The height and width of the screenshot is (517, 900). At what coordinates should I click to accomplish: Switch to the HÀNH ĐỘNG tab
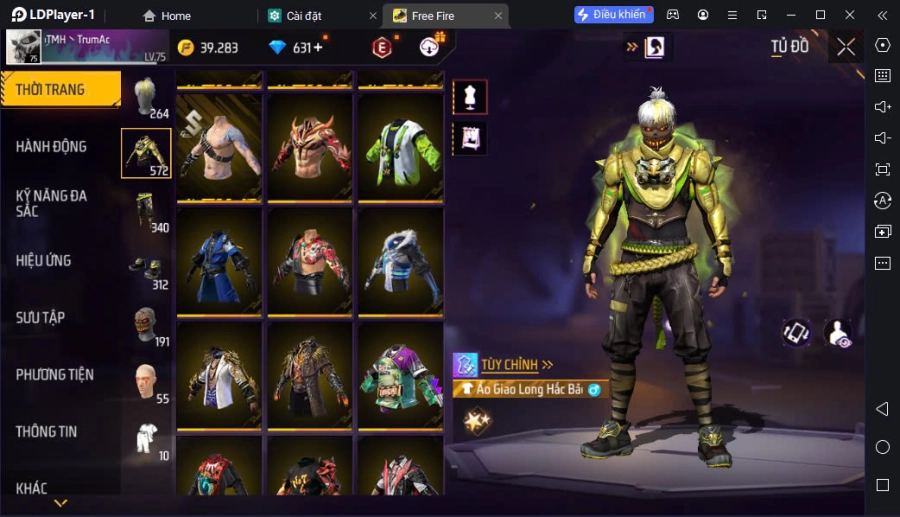click(x=52, y=147)
